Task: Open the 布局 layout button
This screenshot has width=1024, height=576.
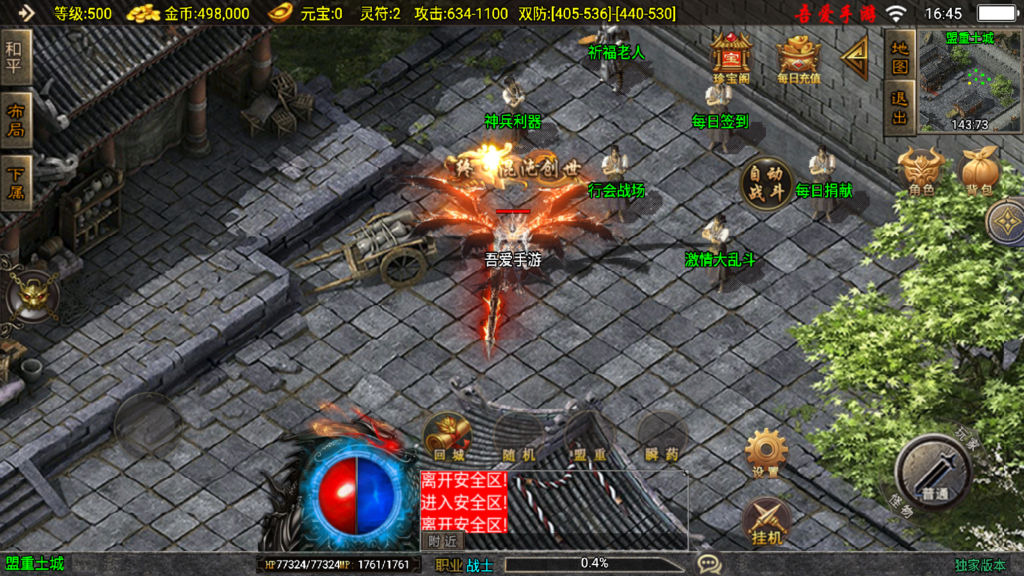Action: click(x=15, y=120)
